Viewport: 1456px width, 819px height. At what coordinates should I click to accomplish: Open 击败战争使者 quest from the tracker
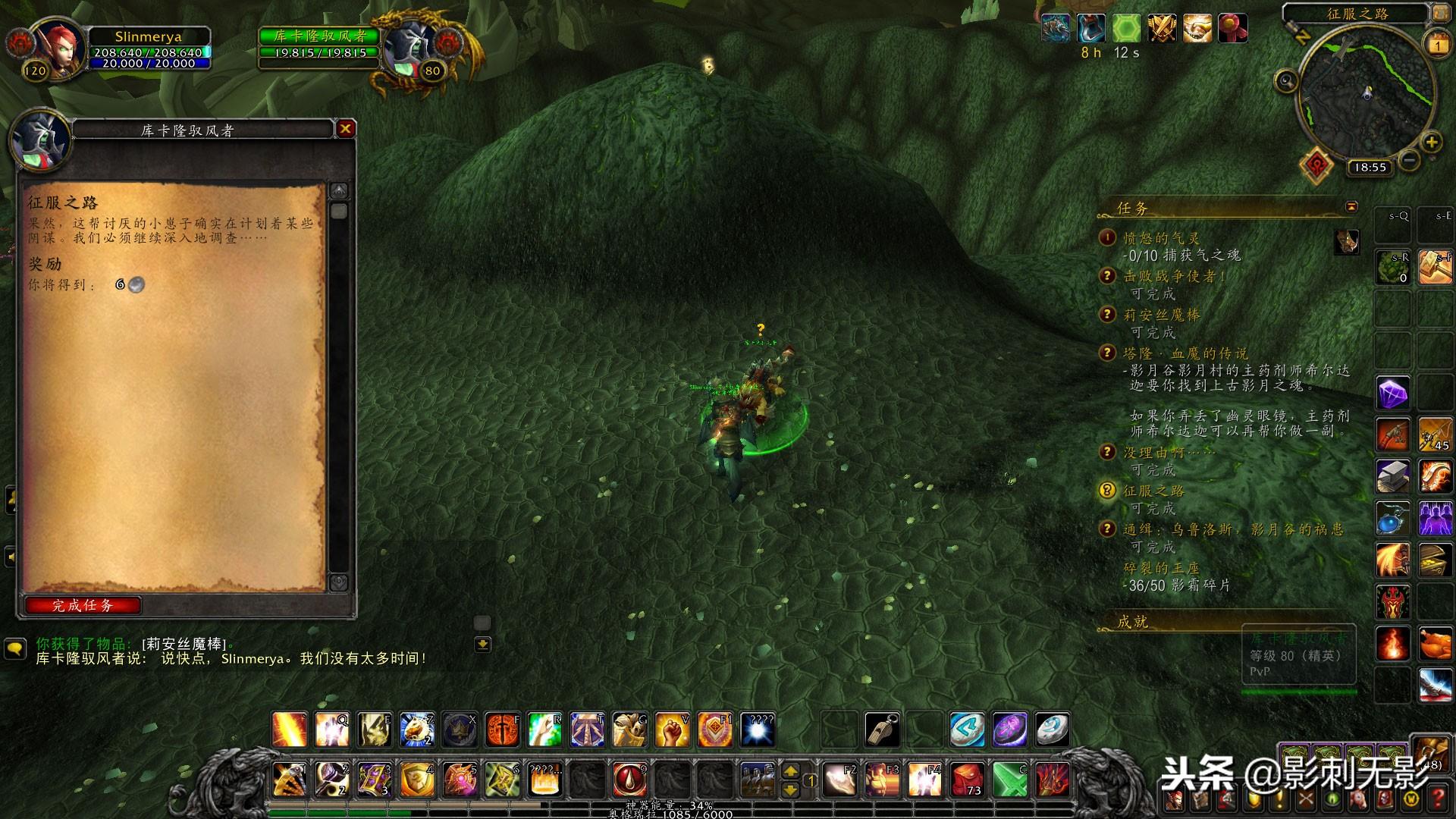(1174, 277)
